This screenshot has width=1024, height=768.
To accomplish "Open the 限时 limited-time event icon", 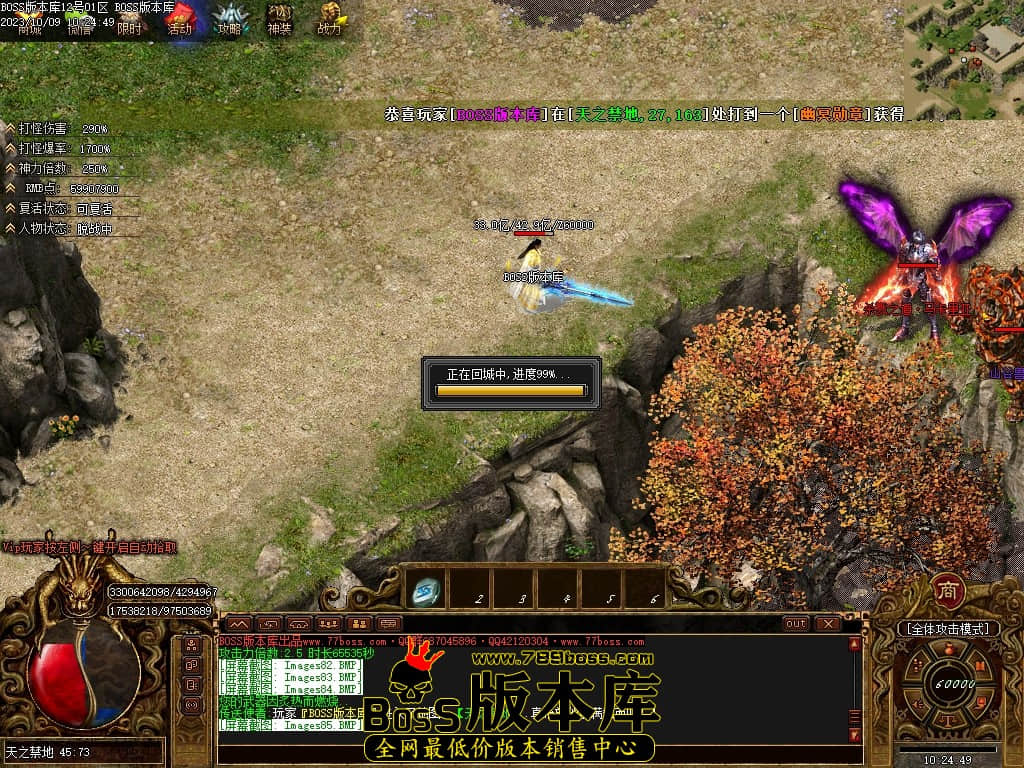I will 129,20.
